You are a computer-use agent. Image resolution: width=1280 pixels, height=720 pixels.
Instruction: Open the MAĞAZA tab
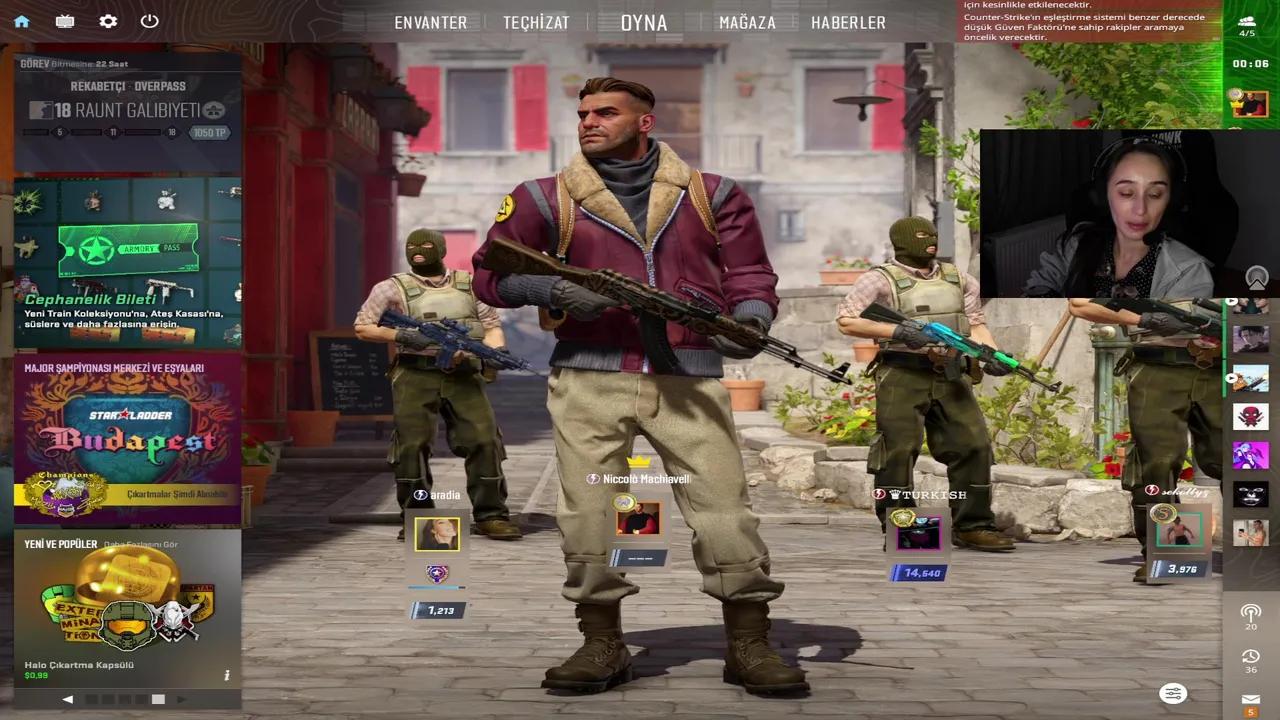(747, 22)
